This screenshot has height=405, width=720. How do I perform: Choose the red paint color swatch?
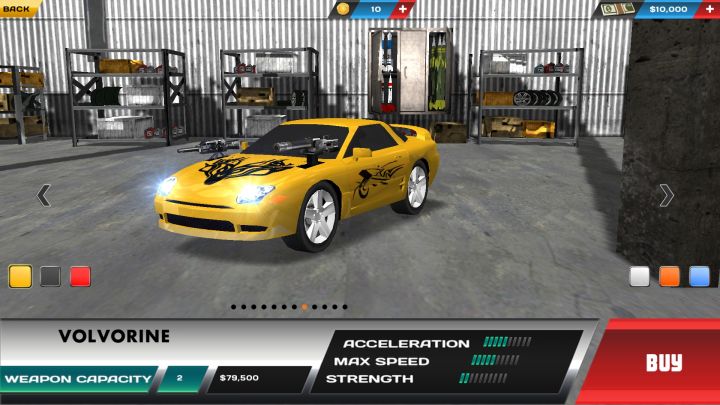point(81,276)
